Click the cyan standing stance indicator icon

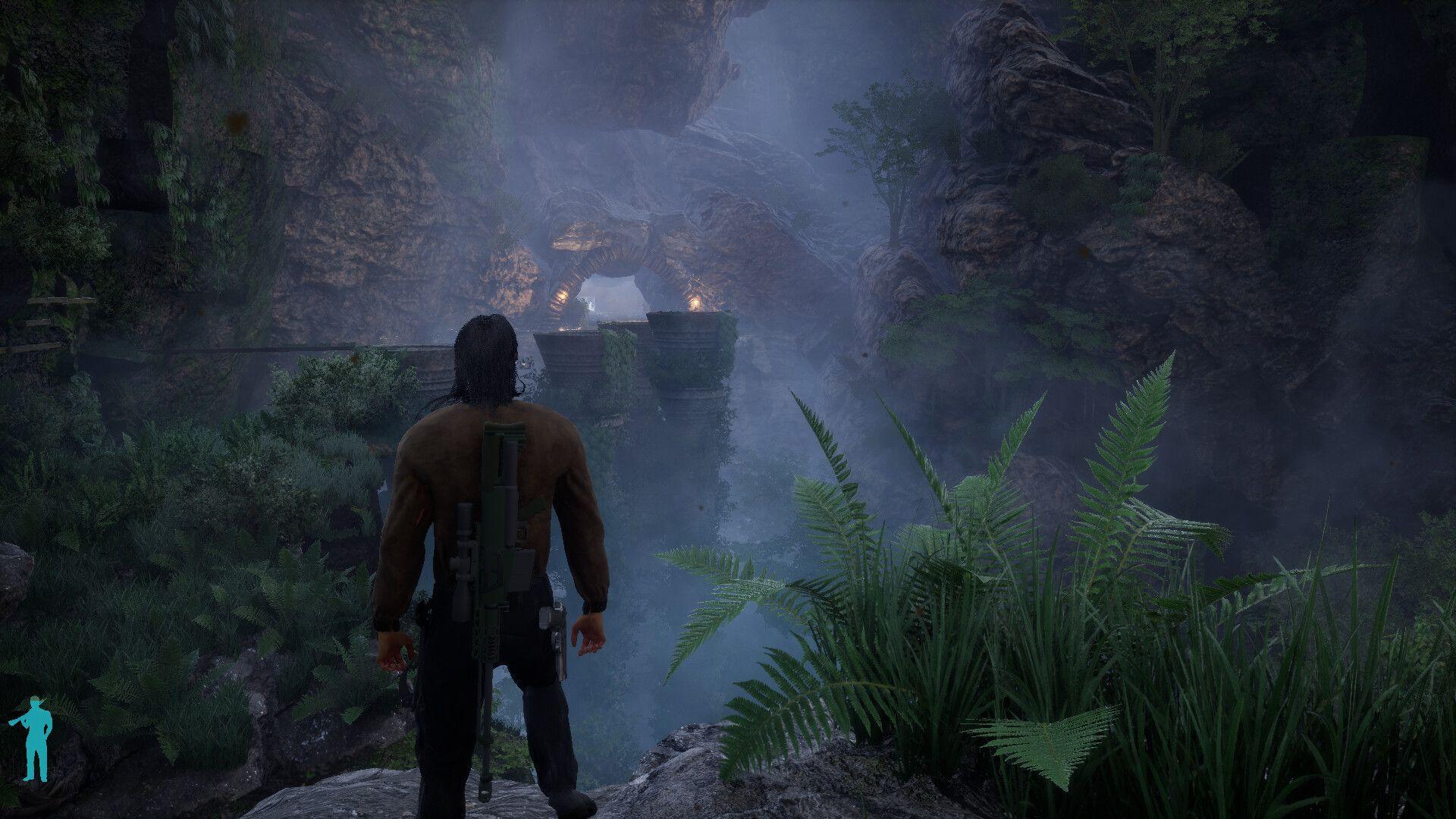(x=34, y=739)
